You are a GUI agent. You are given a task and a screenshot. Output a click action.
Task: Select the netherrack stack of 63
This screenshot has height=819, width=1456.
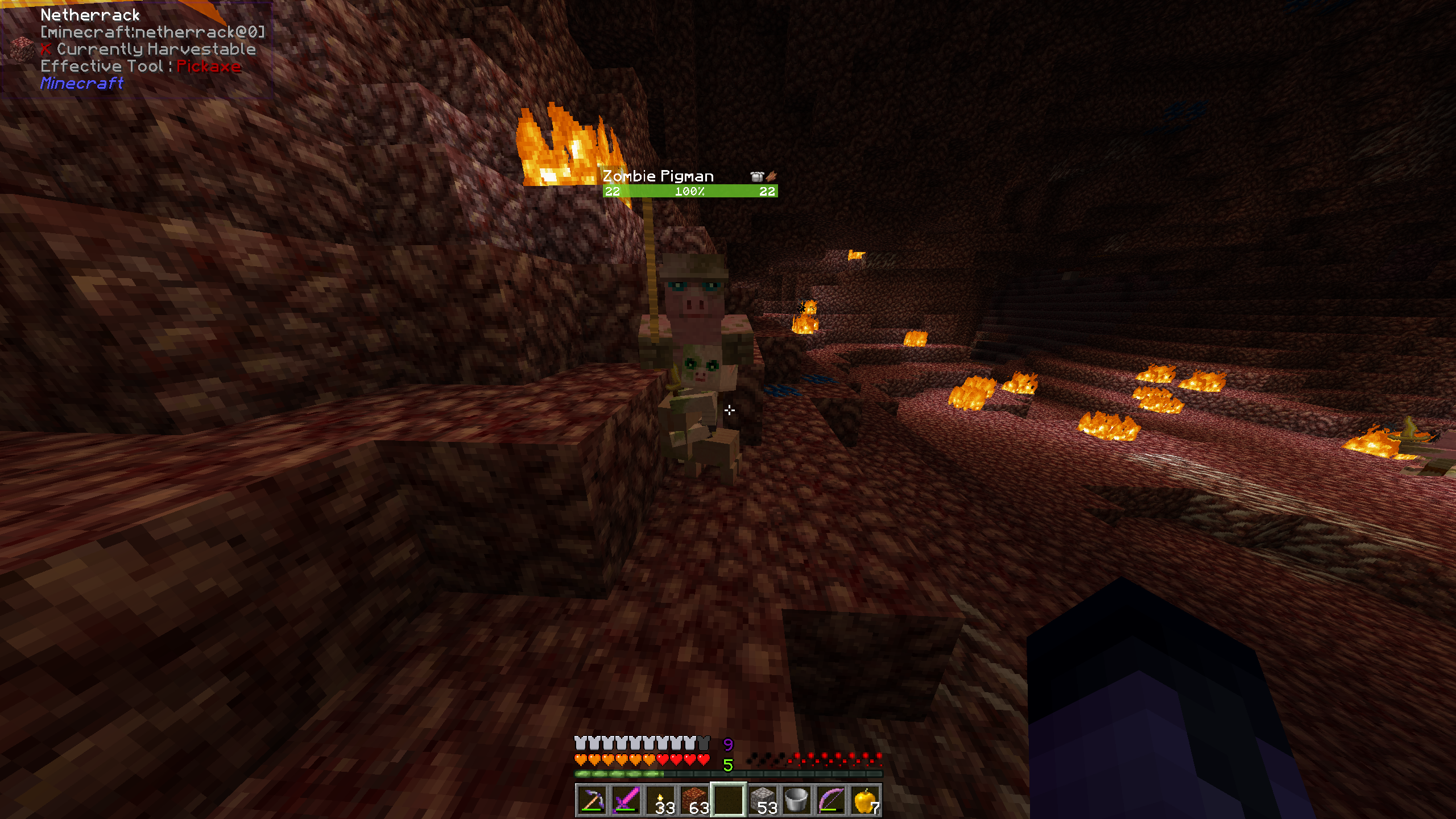coord(694,800)
